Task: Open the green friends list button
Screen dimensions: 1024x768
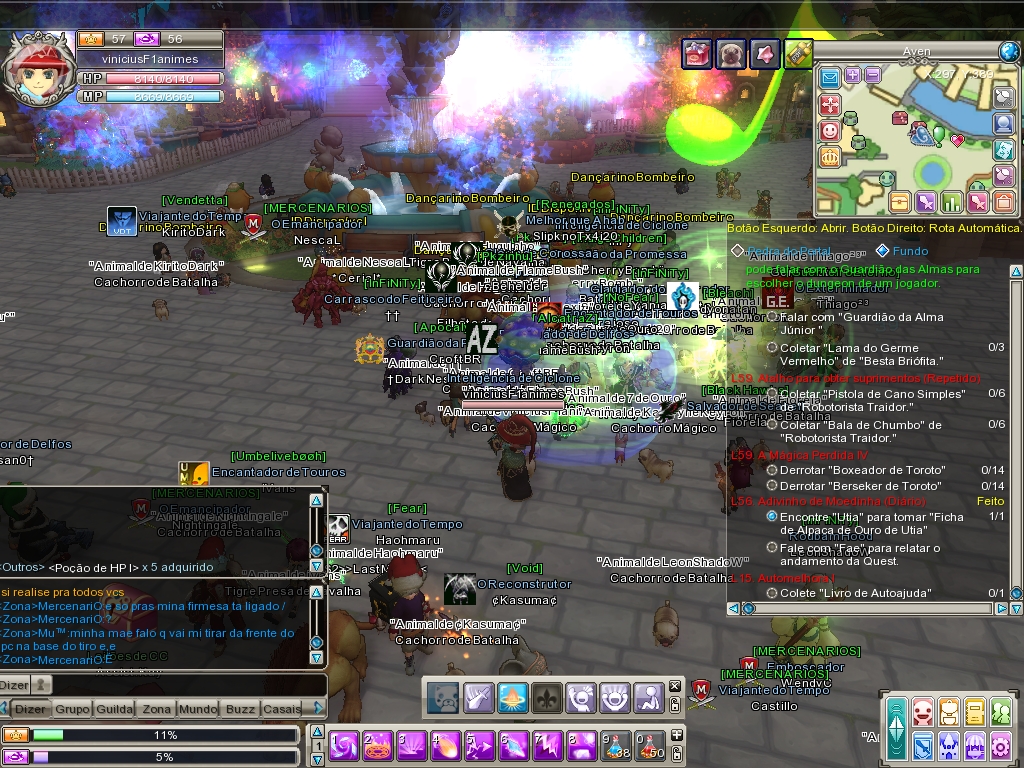Action: 1000,712
